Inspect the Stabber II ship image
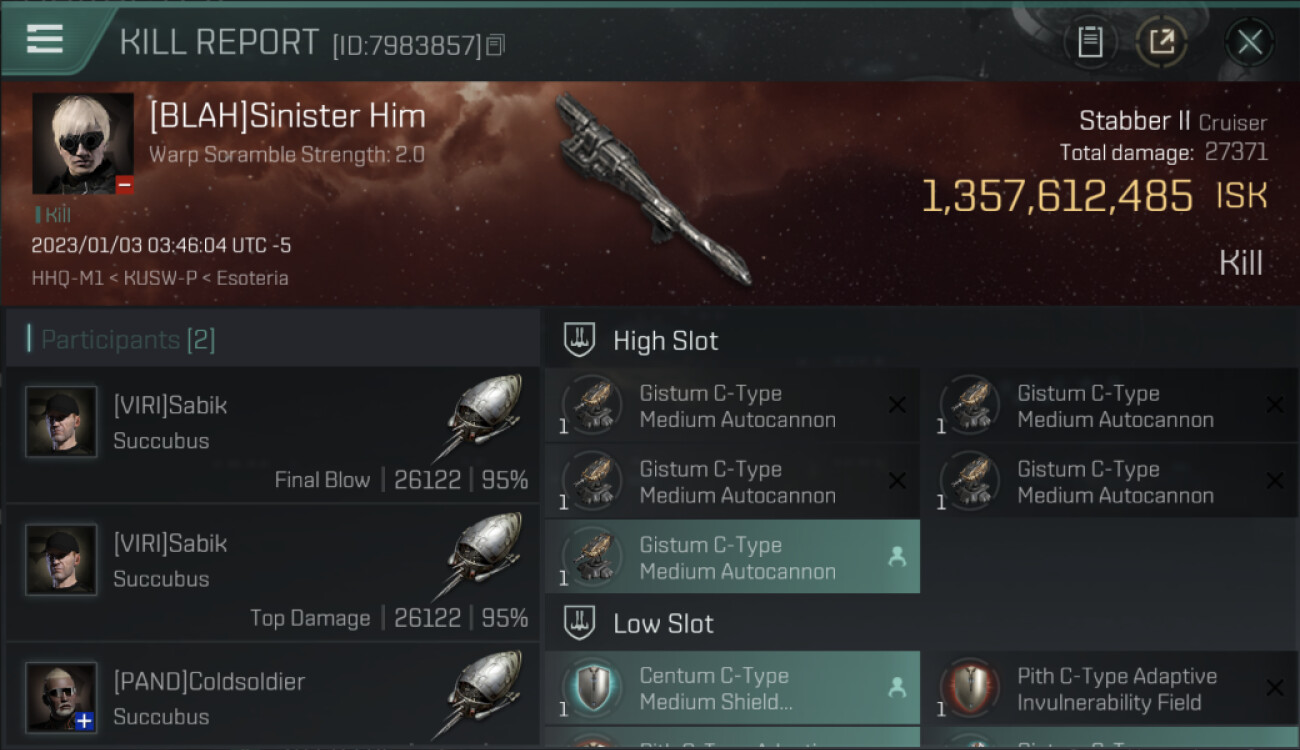The image size is (1300, 750). point(652,188)
